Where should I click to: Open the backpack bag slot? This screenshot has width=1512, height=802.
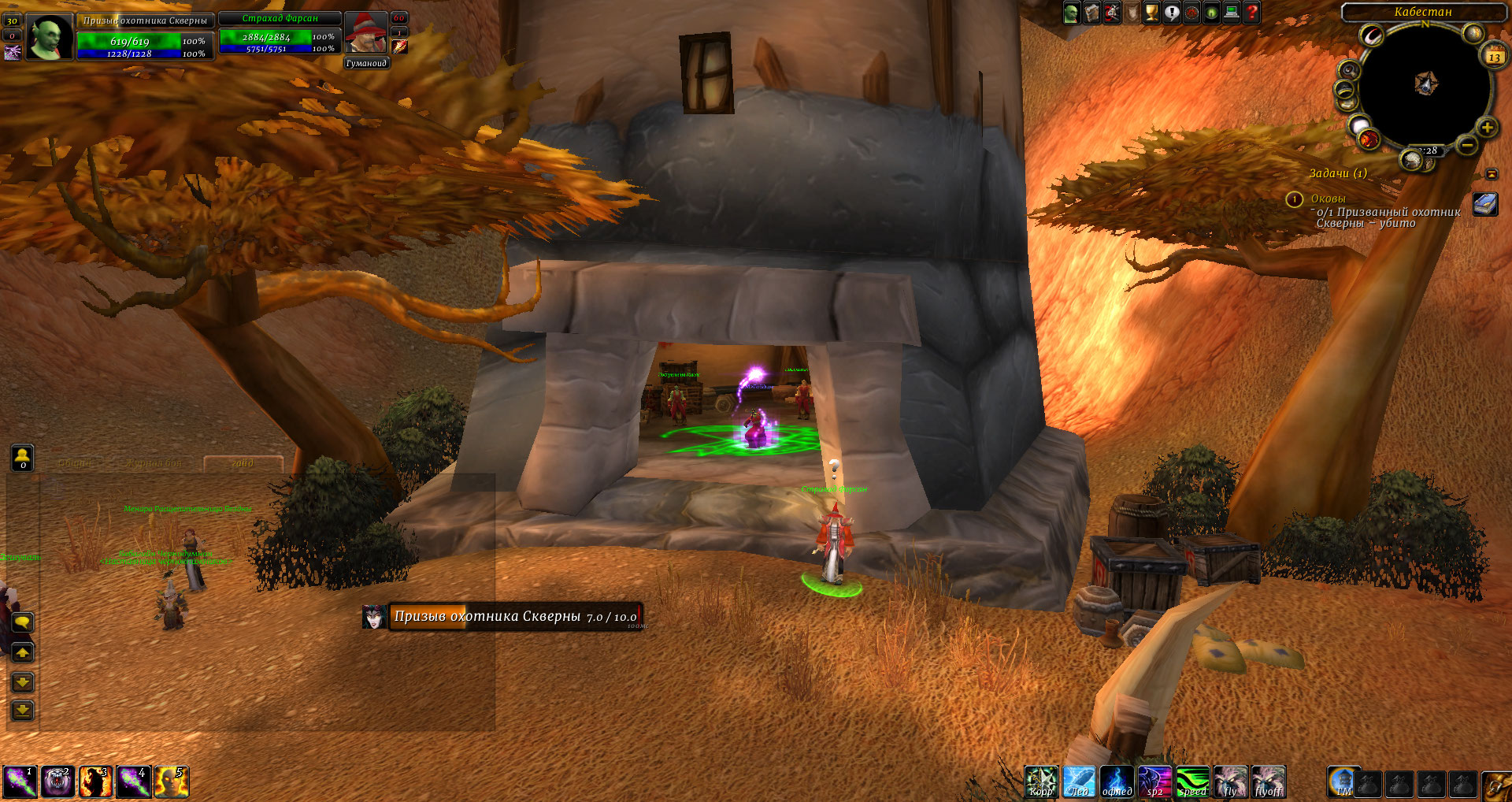pos(1495,785)
